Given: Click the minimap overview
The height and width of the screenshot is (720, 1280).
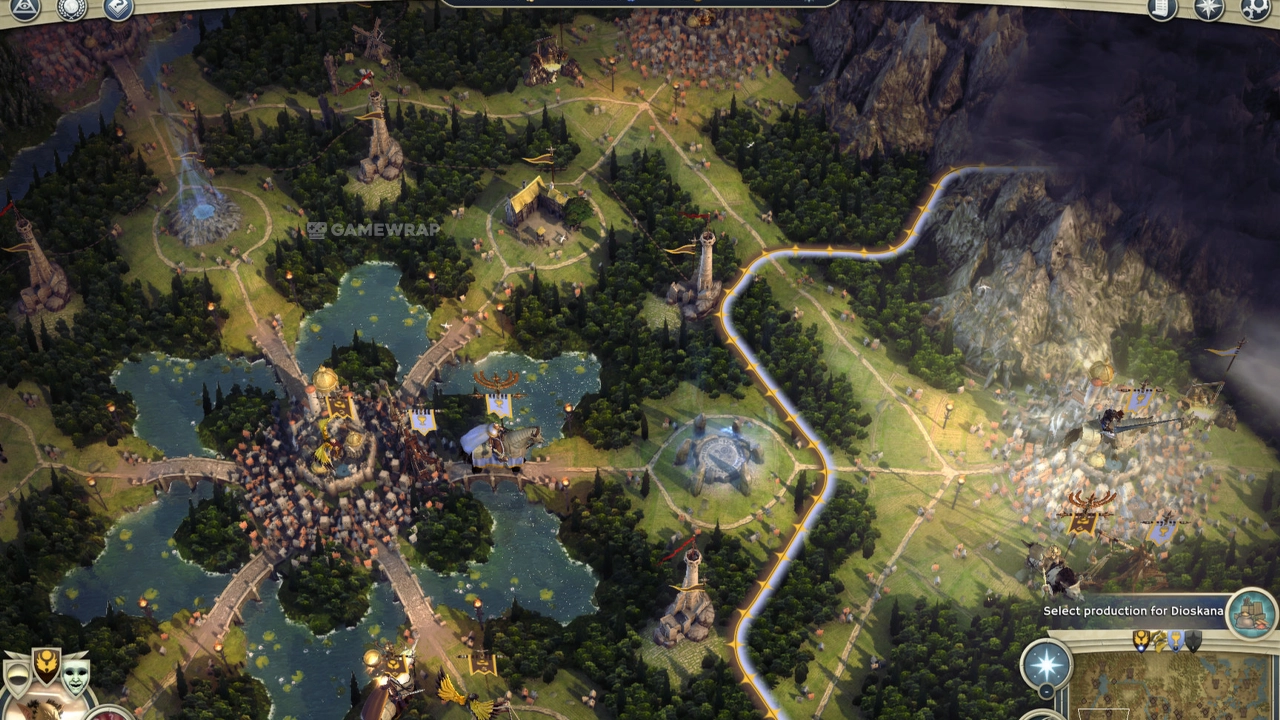Looking at the screenshot, I should coord(1170,690).
